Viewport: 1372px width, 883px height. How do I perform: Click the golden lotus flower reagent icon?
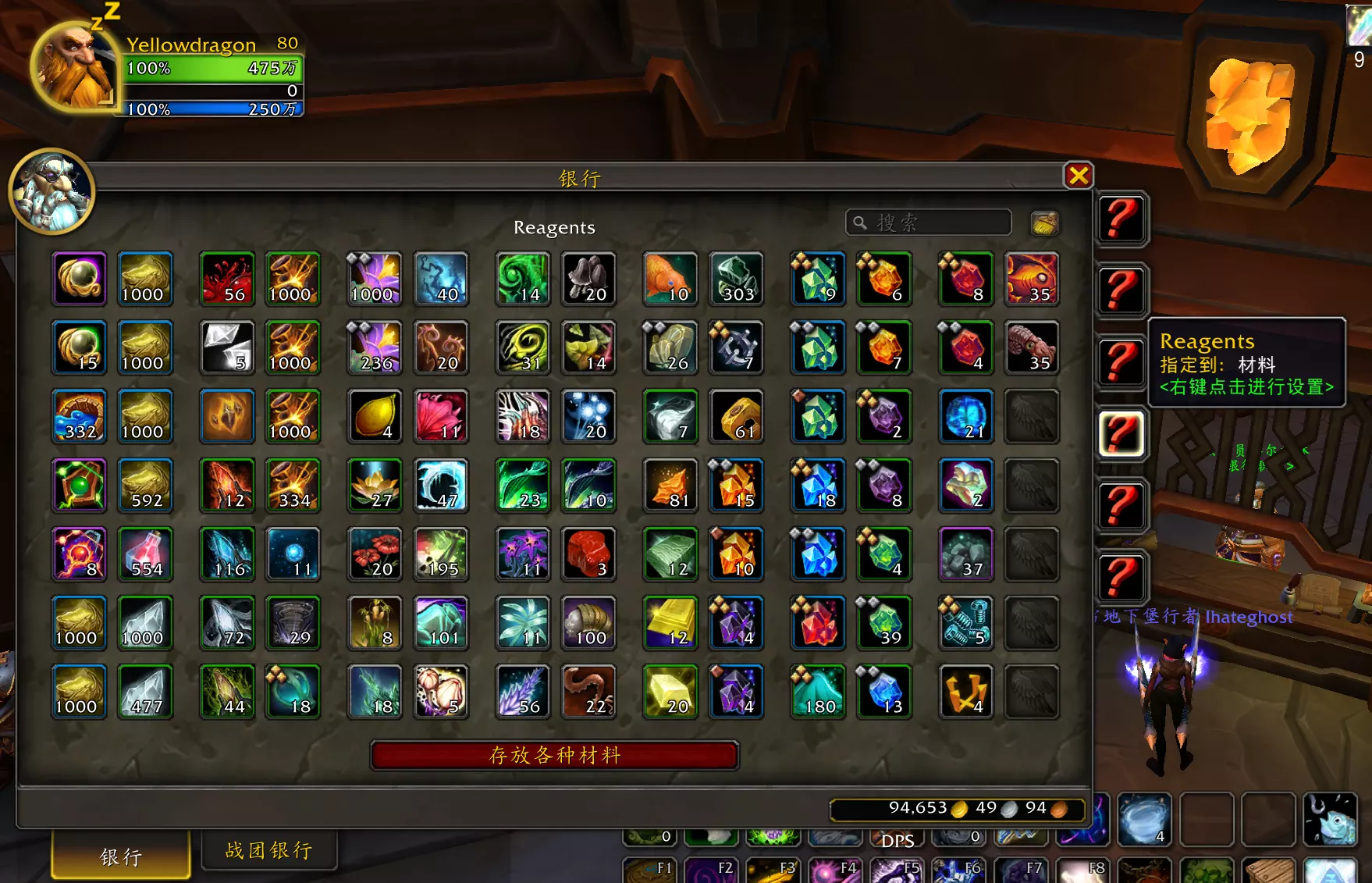375,486
